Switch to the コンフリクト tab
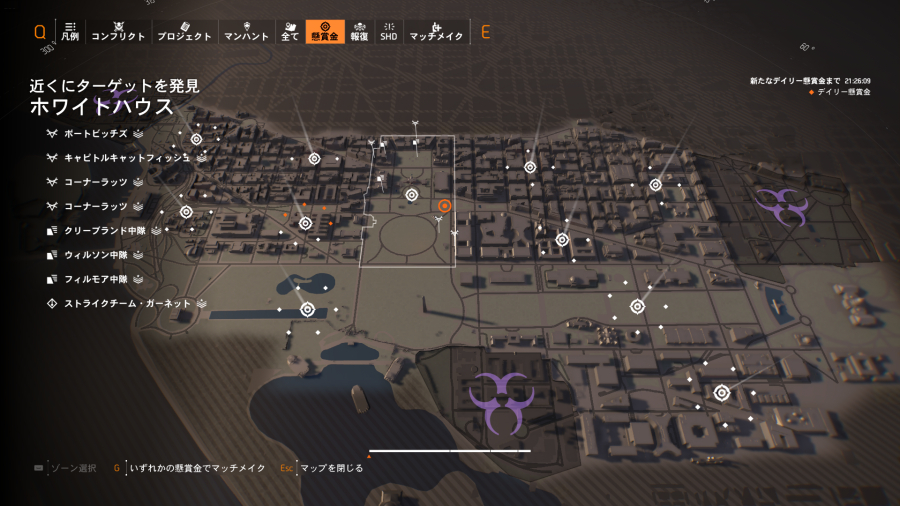The height and width of the screenshot is (506, 900). coord(118,31)
